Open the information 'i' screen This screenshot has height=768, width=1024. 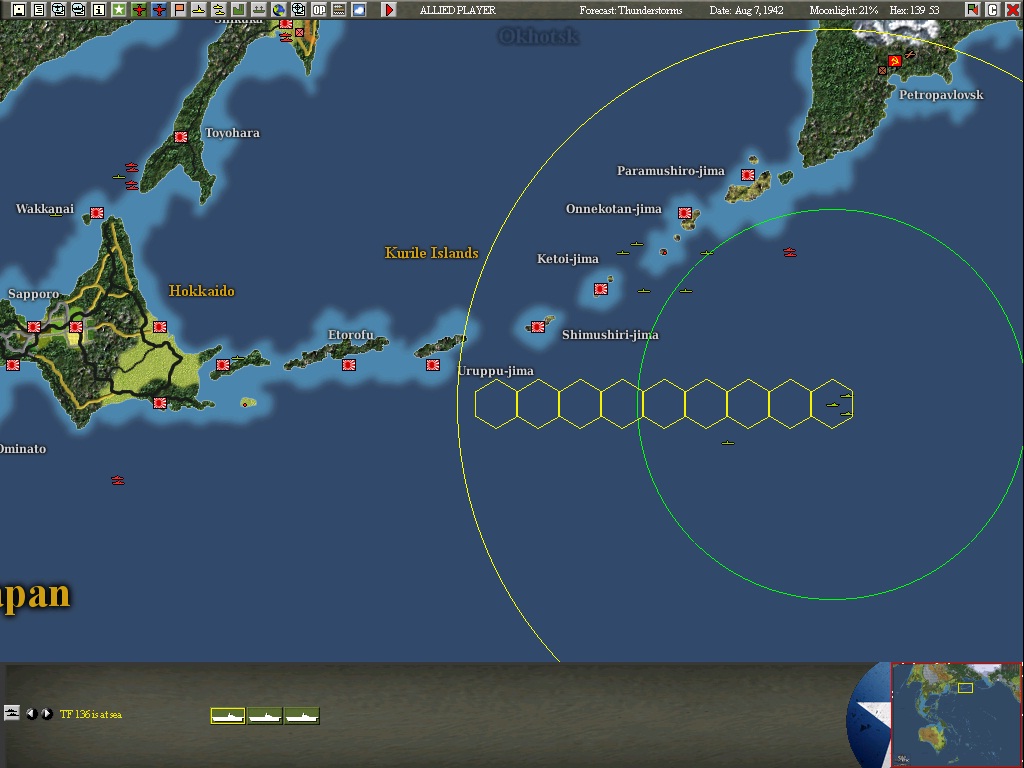coord(98,10)
